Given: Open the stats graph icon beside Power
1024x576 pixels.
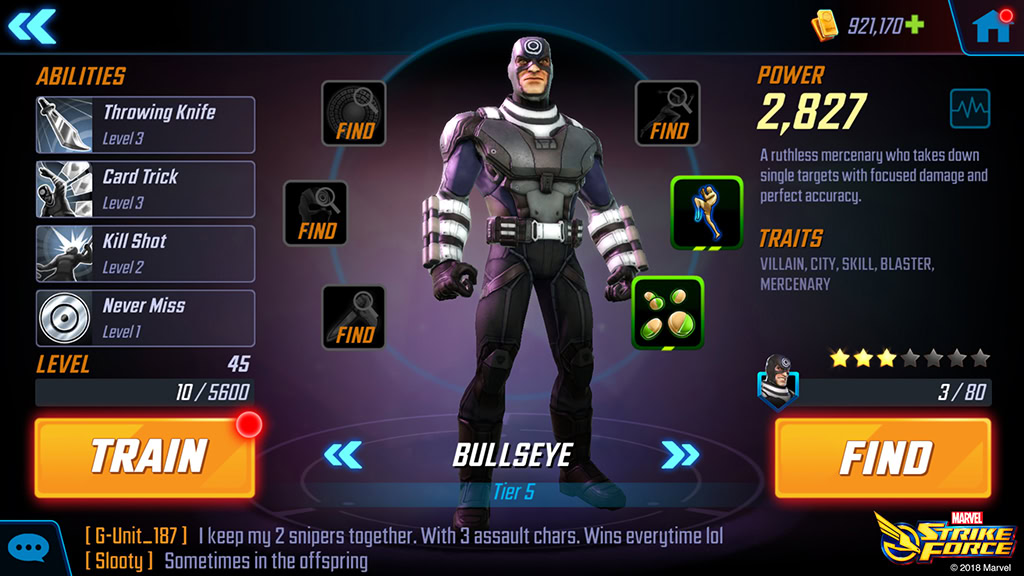Looking at the screenshot, I should coord(969,108).
